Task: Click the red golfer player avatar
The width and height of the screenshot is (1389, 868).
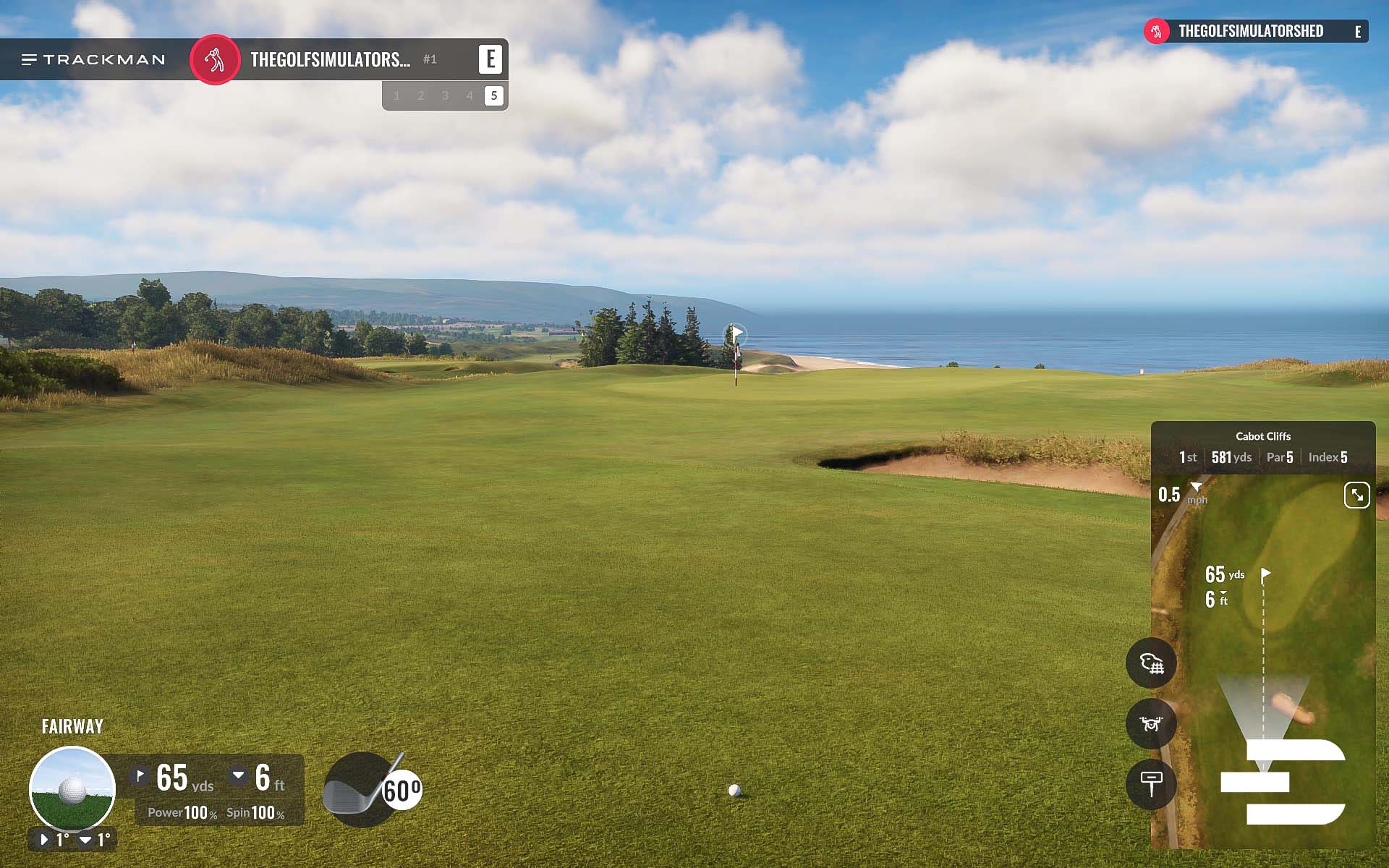Action: [x=215, y=59]
